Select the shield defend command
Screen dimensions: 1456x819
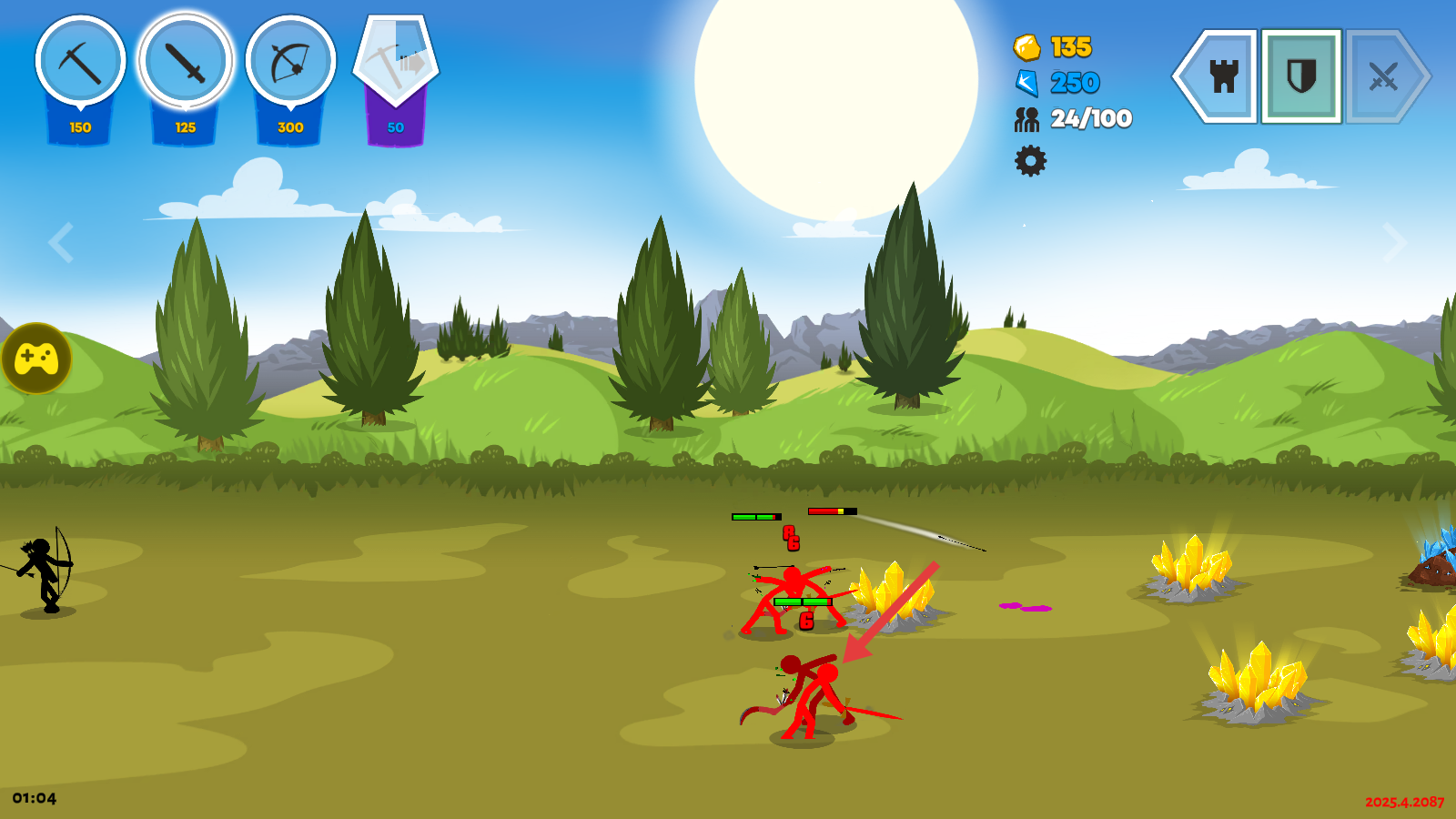[x=1301, y=76]
